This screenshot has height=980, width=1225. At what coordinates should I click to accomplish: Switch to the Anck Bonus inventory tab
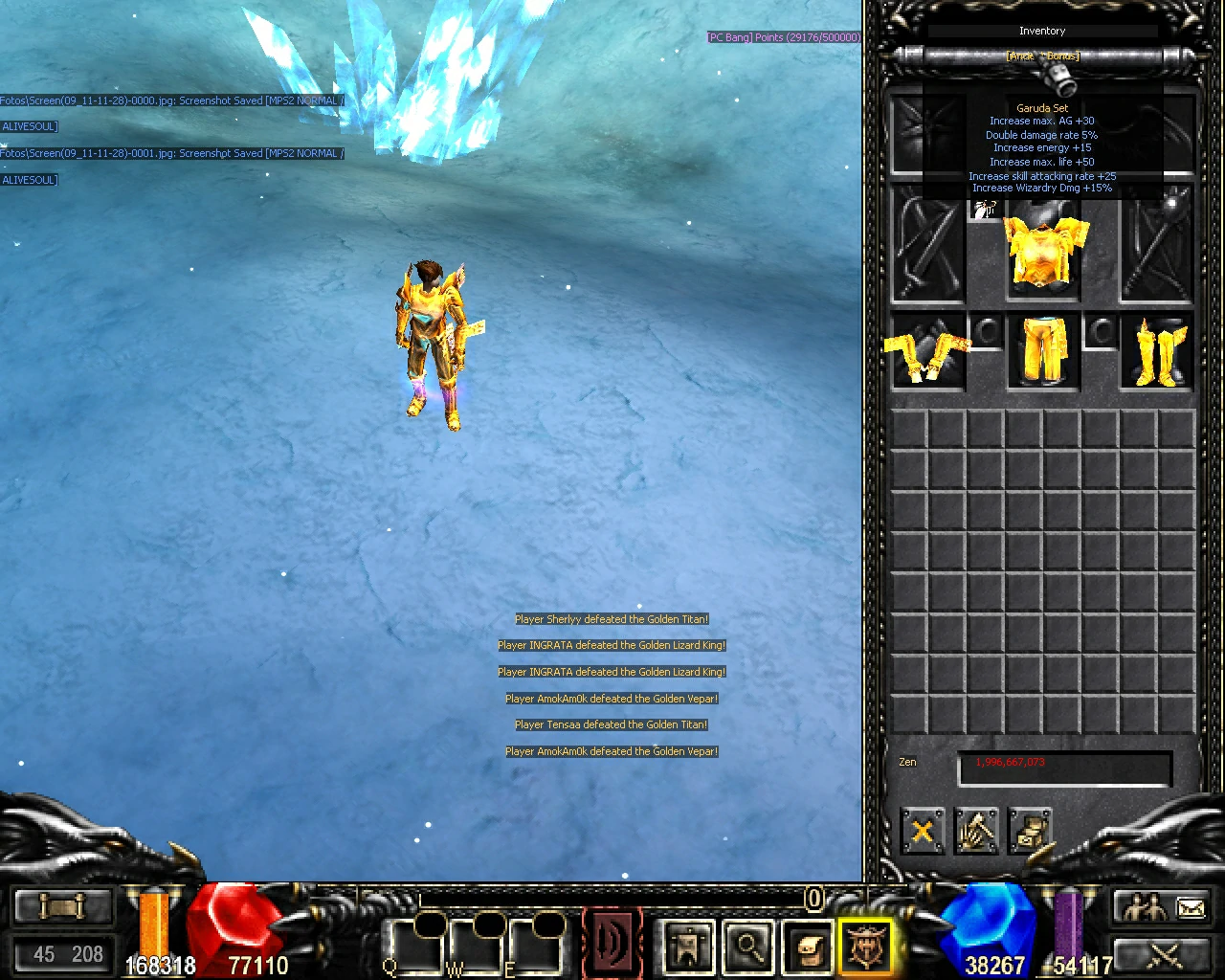1042,55
